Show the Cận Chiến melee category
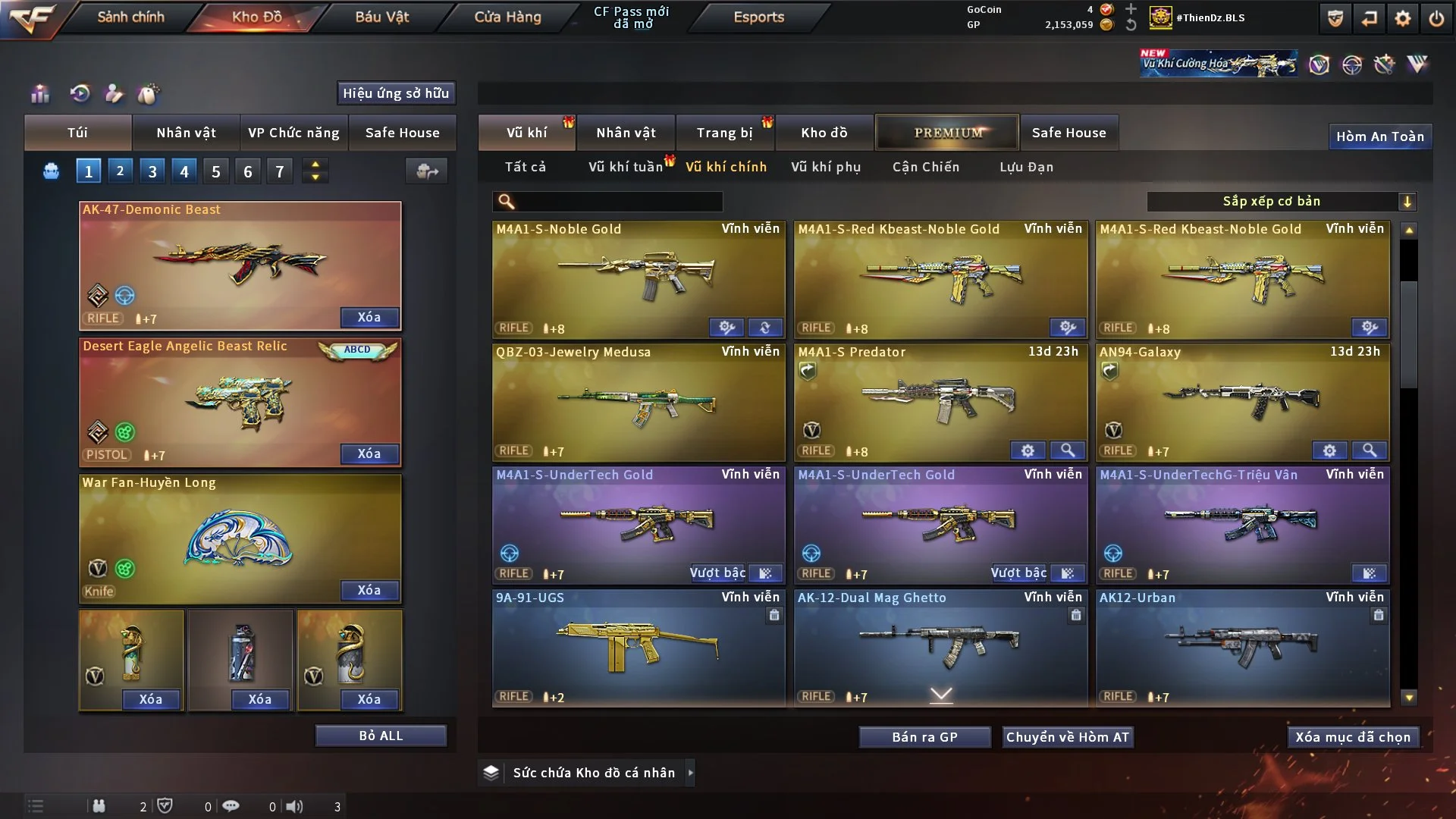Image resolution: width=1456 pixels, height=819 pixels. click(925, 167)
